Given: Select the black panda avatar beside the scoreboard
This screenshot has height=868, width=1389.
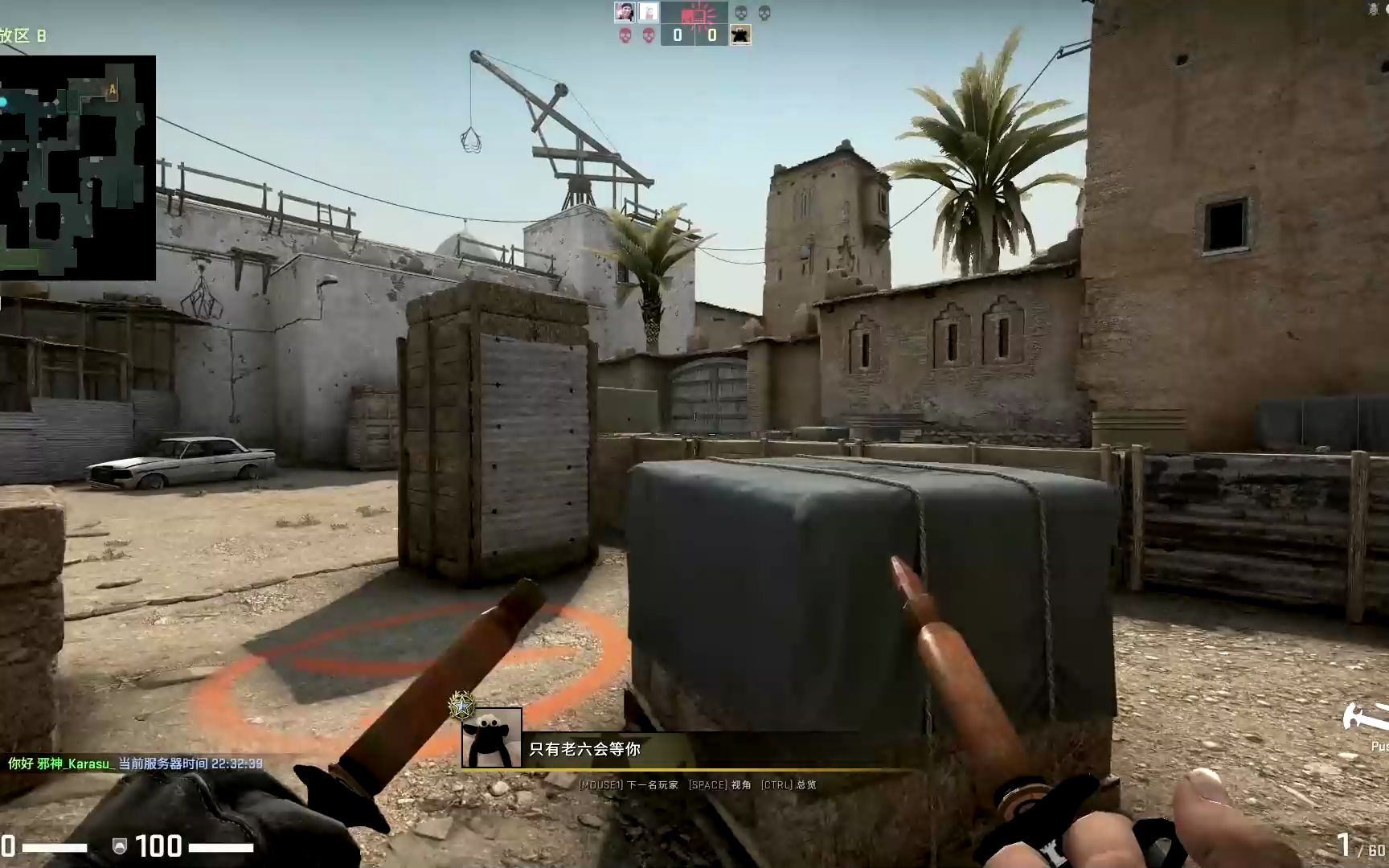Looking at the screenshot, I should coord(740,35).
